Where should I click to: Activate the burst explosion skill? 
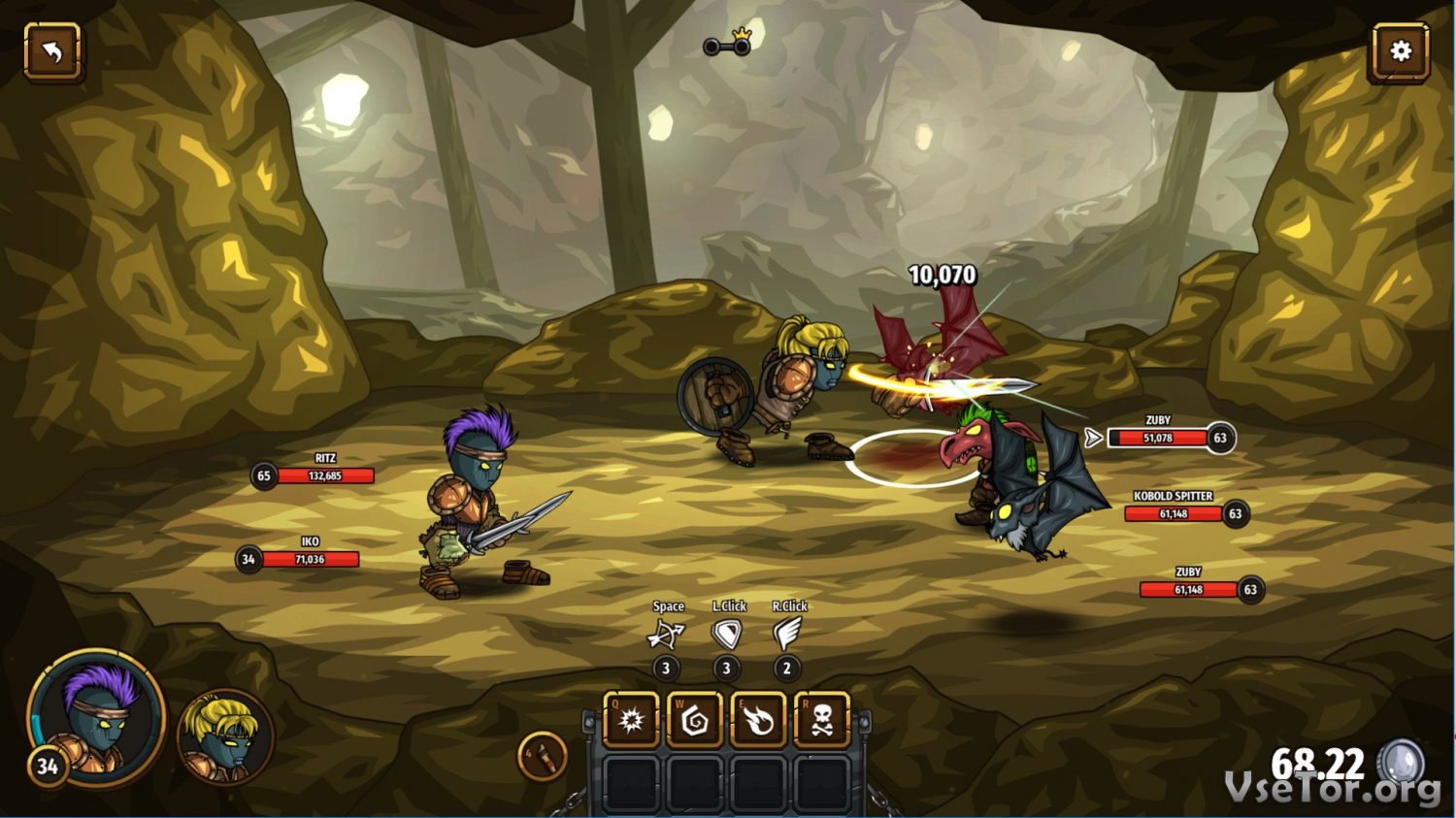632,720
